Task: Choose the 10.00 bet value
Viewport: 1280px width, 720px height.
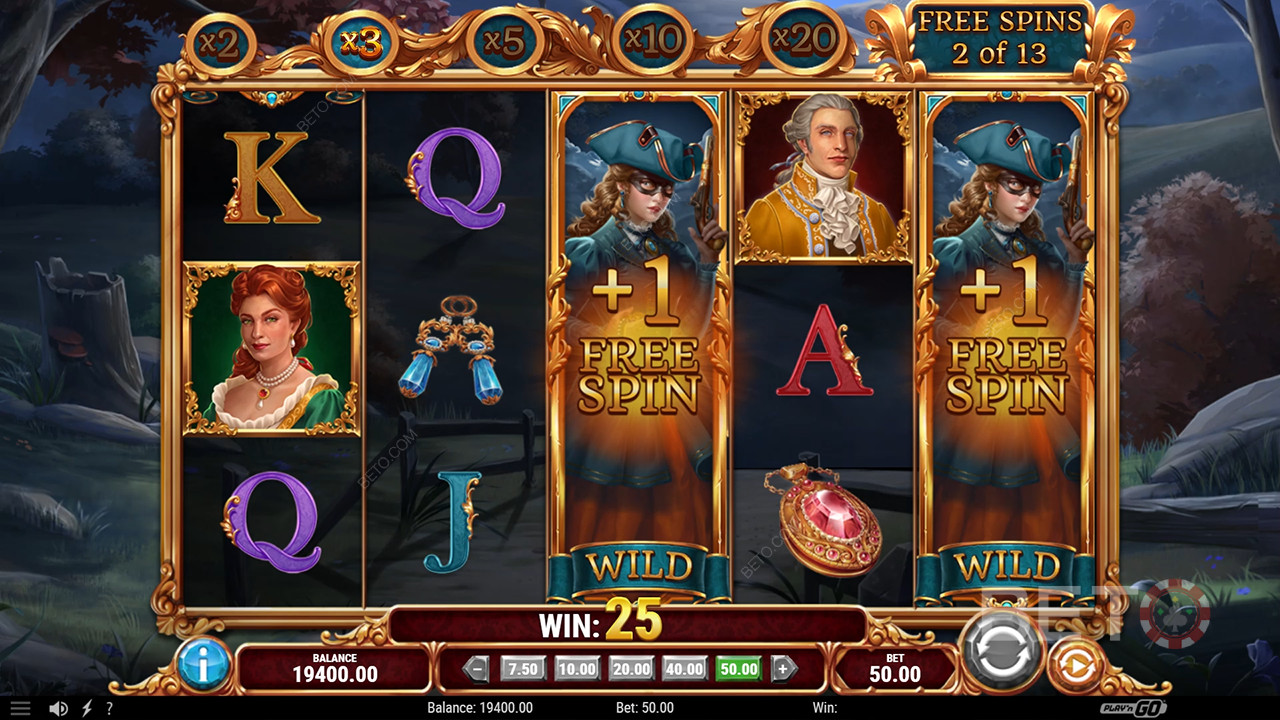Action: coord(577,669)
